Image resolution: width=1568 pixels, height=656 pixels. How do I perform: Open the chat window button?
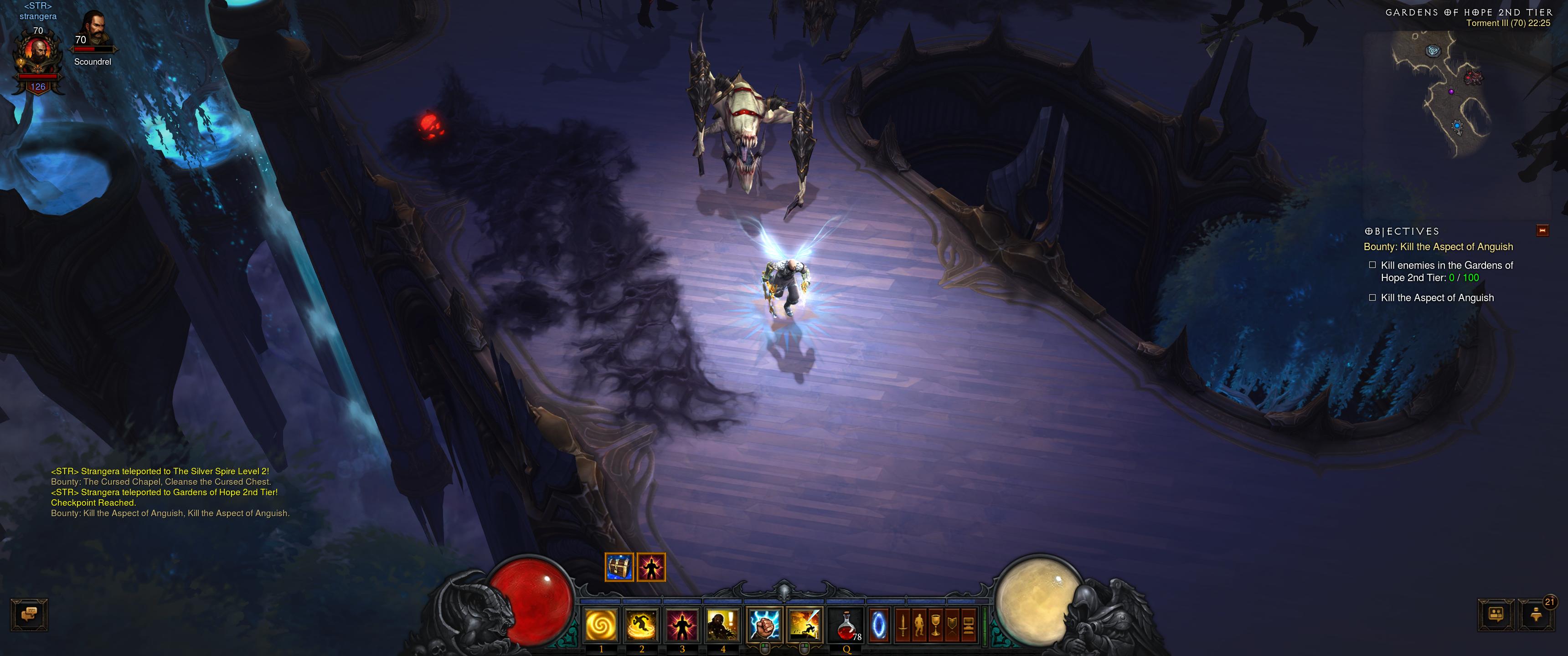click(29, 615)
